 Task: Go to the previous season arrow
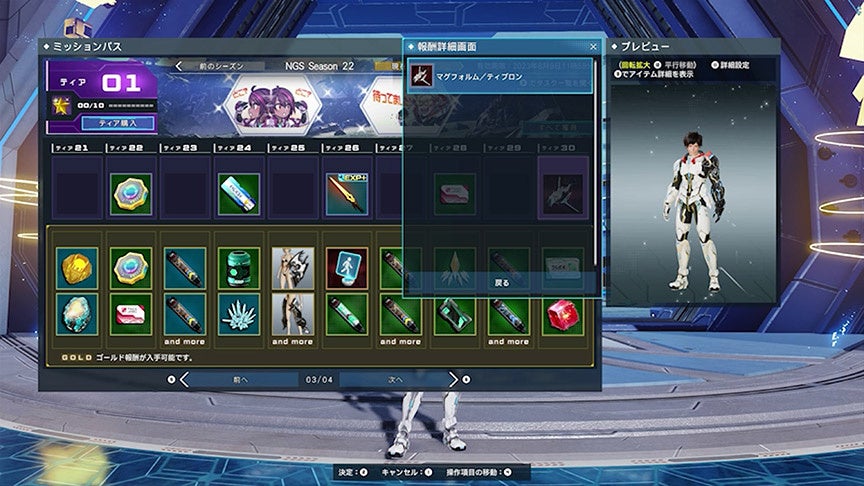(179, 67)
